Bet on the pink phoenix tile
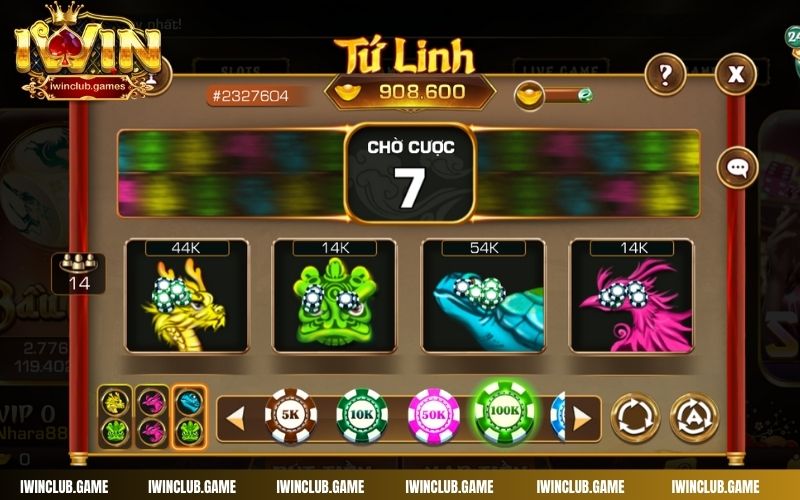 631,297
